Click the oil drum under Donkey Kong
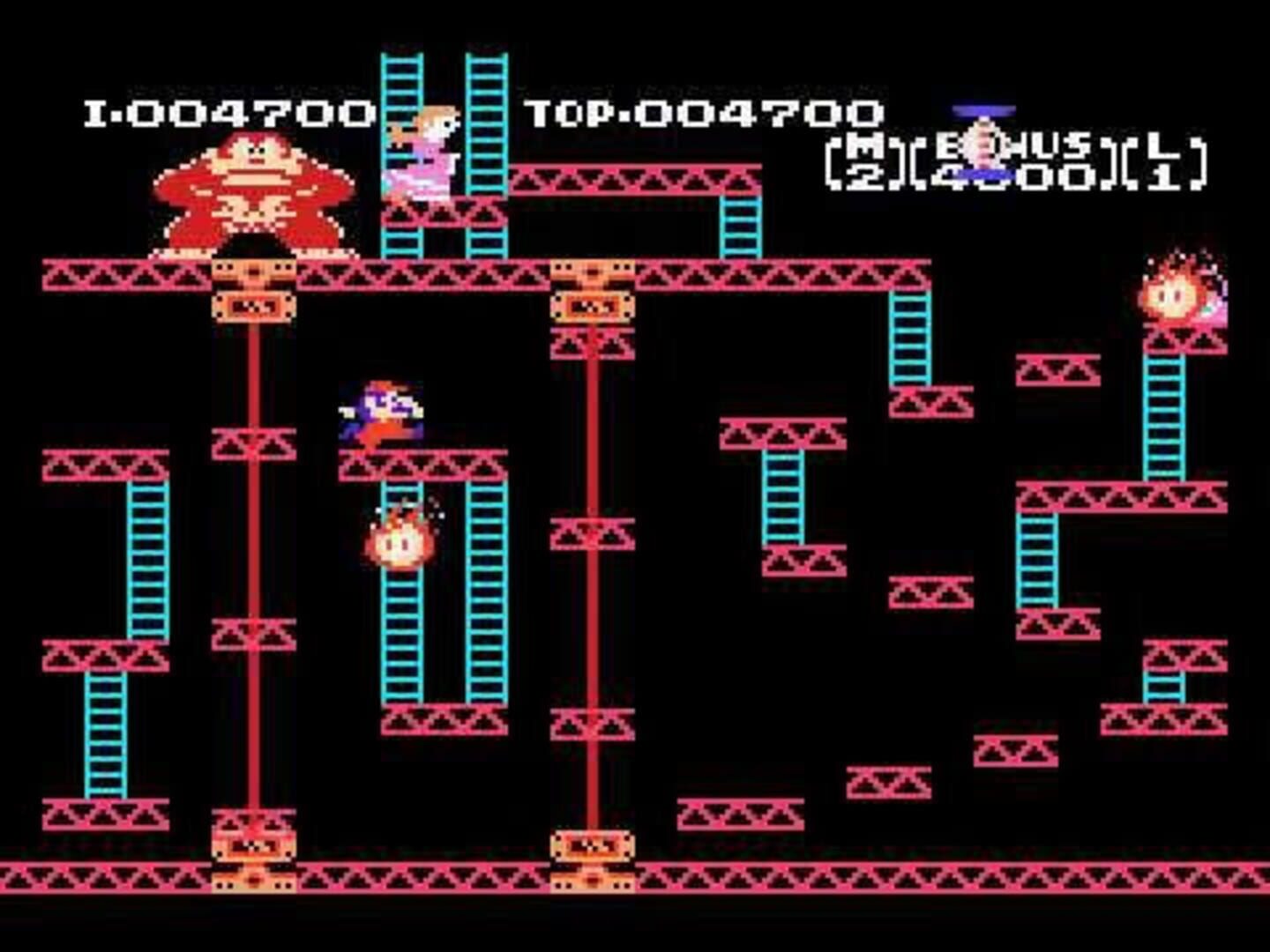Image resolution: width=1270 pixels, height=952 pixels. click(251, 286)
